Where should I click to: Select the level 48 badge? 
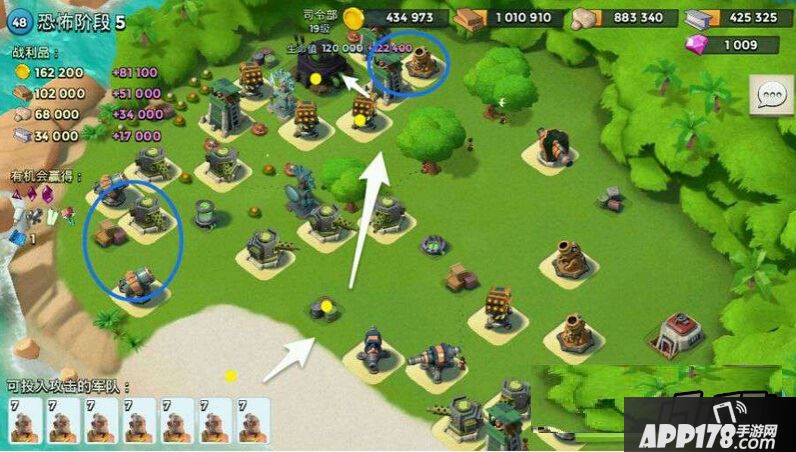18,22
